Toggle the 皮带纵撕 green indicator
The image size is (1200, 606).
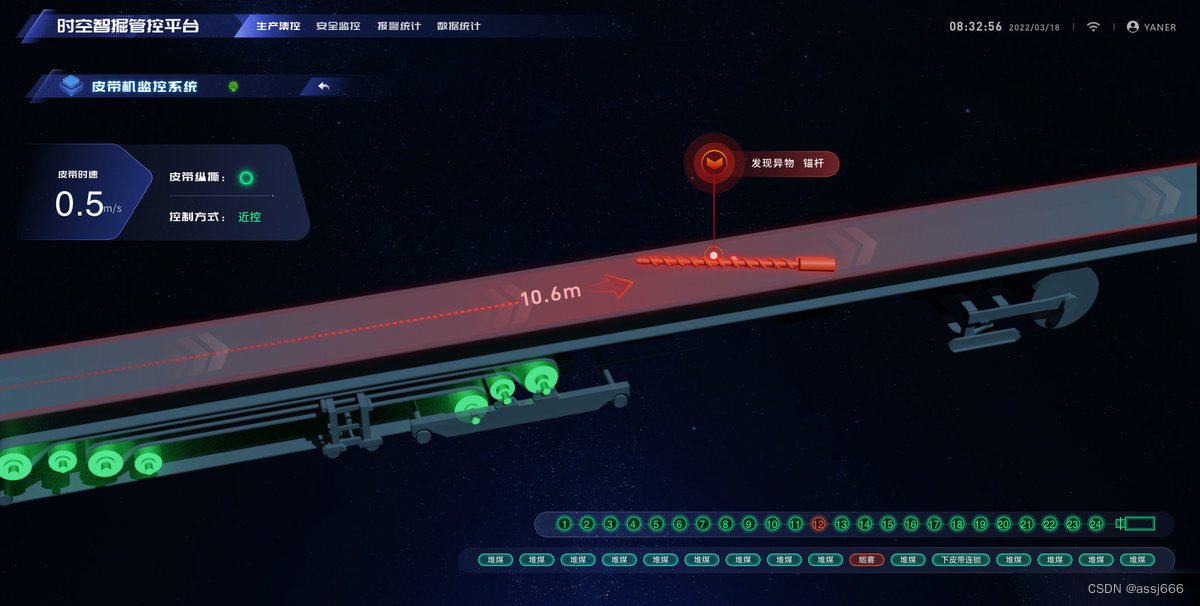[x=246, y=178]
